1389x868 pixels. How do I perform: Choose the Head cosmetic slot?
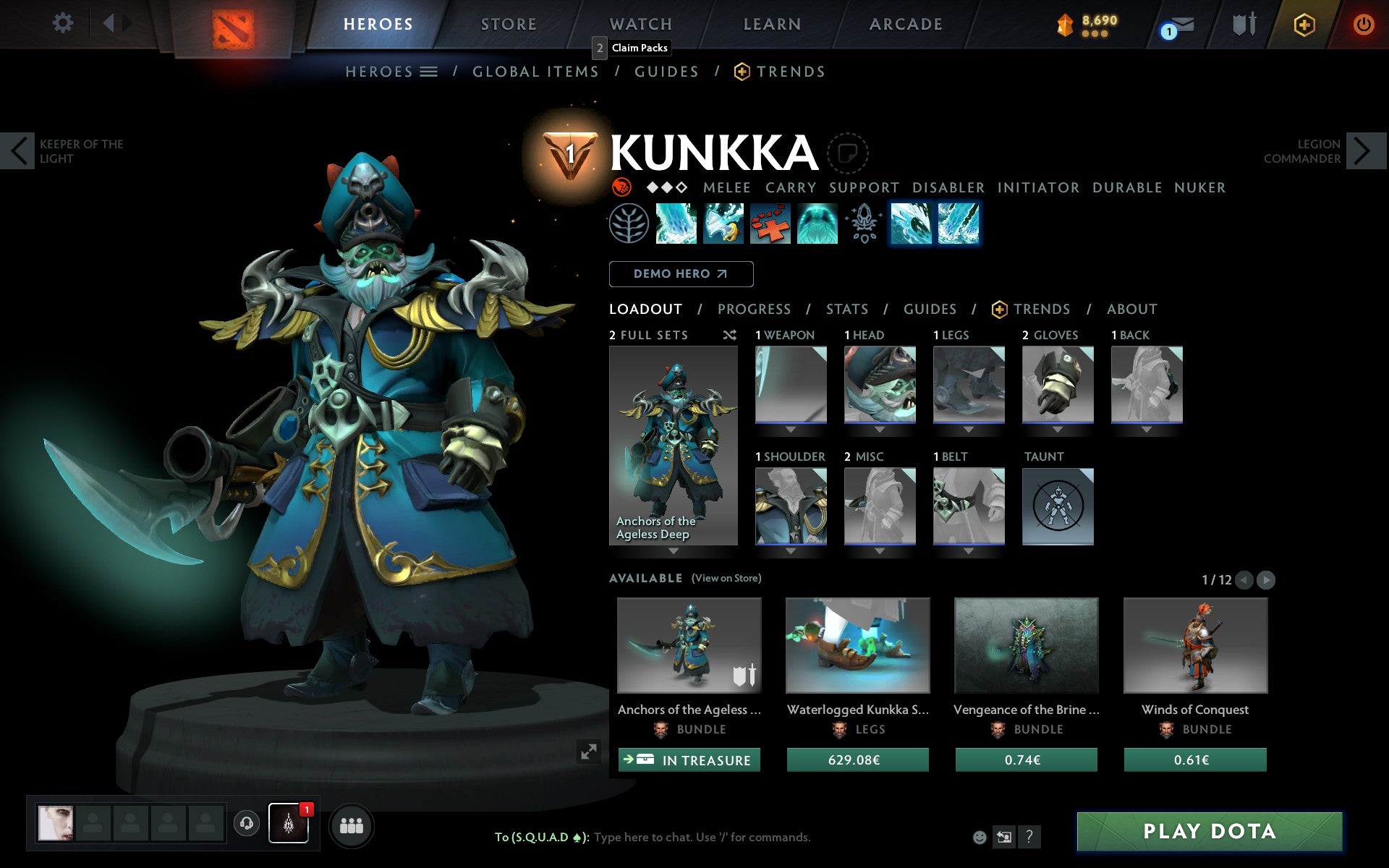tap(880, 384)
